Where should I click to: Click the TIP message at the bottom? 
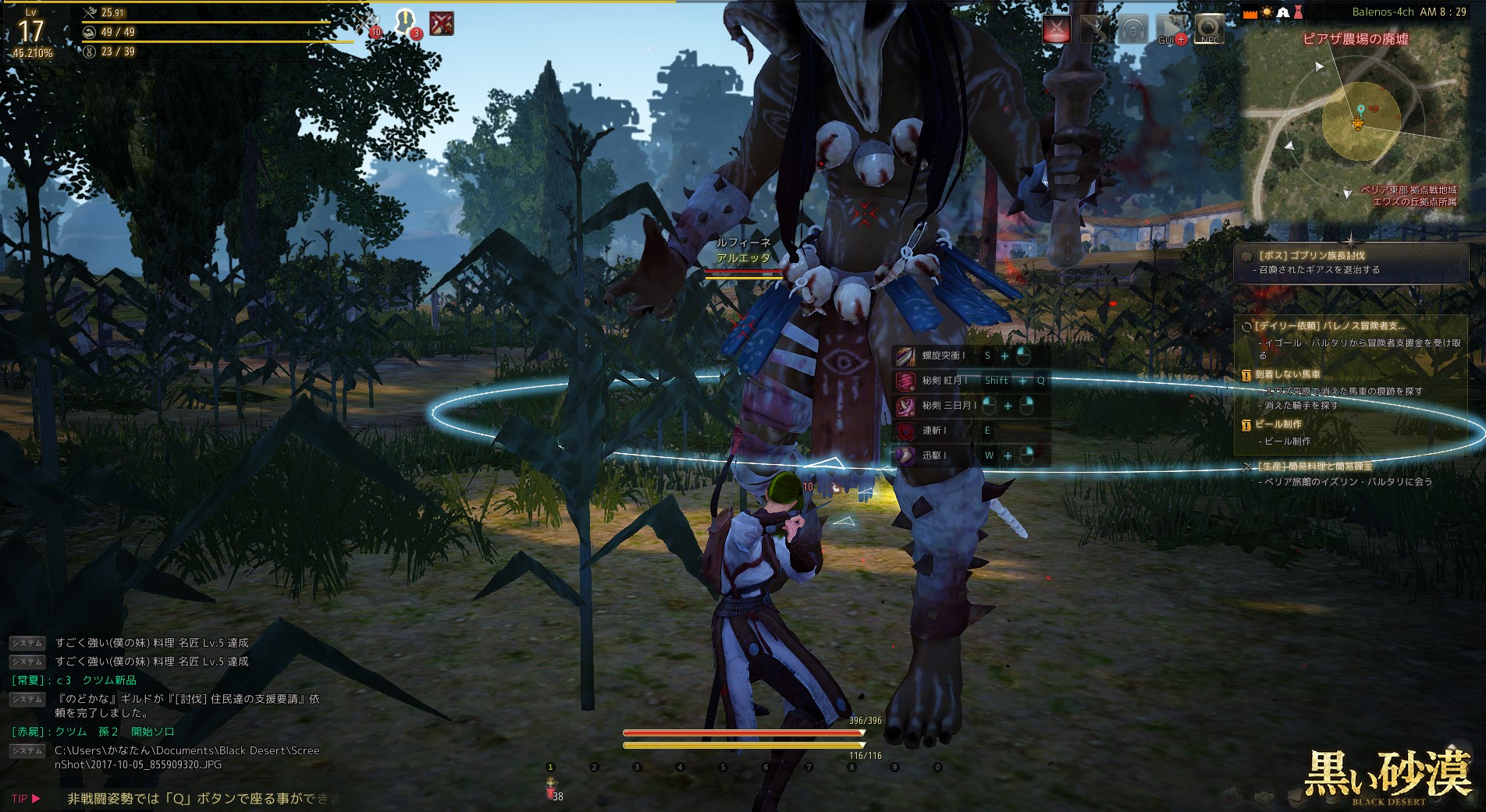203,799
